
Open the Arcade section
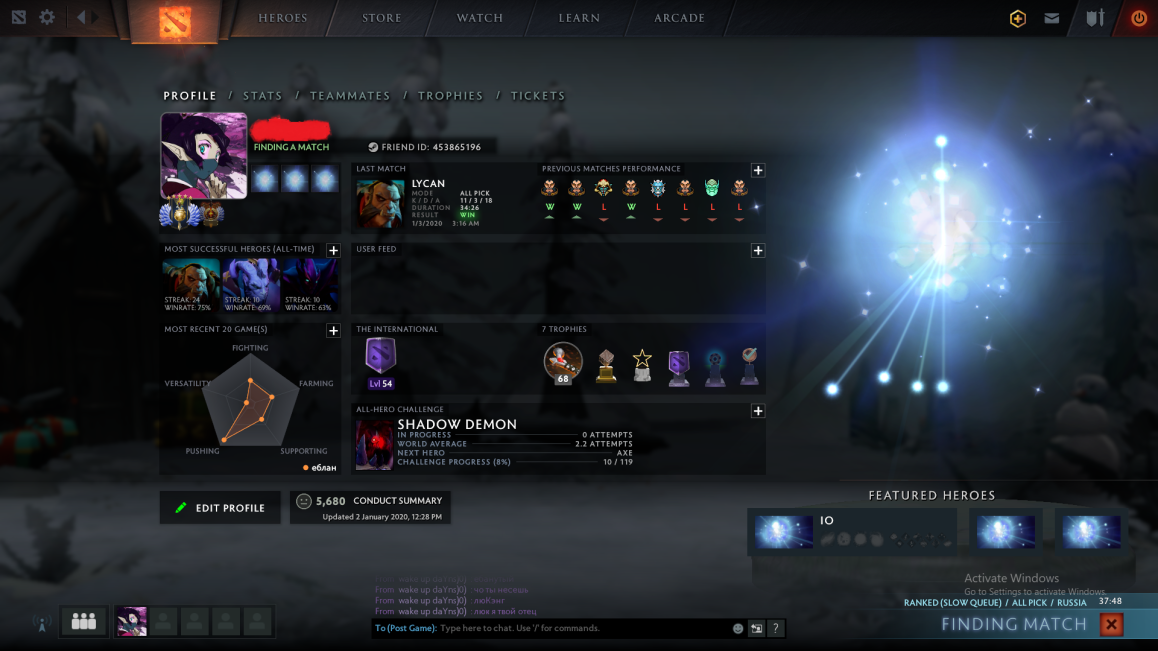click(x=679, y=18)
